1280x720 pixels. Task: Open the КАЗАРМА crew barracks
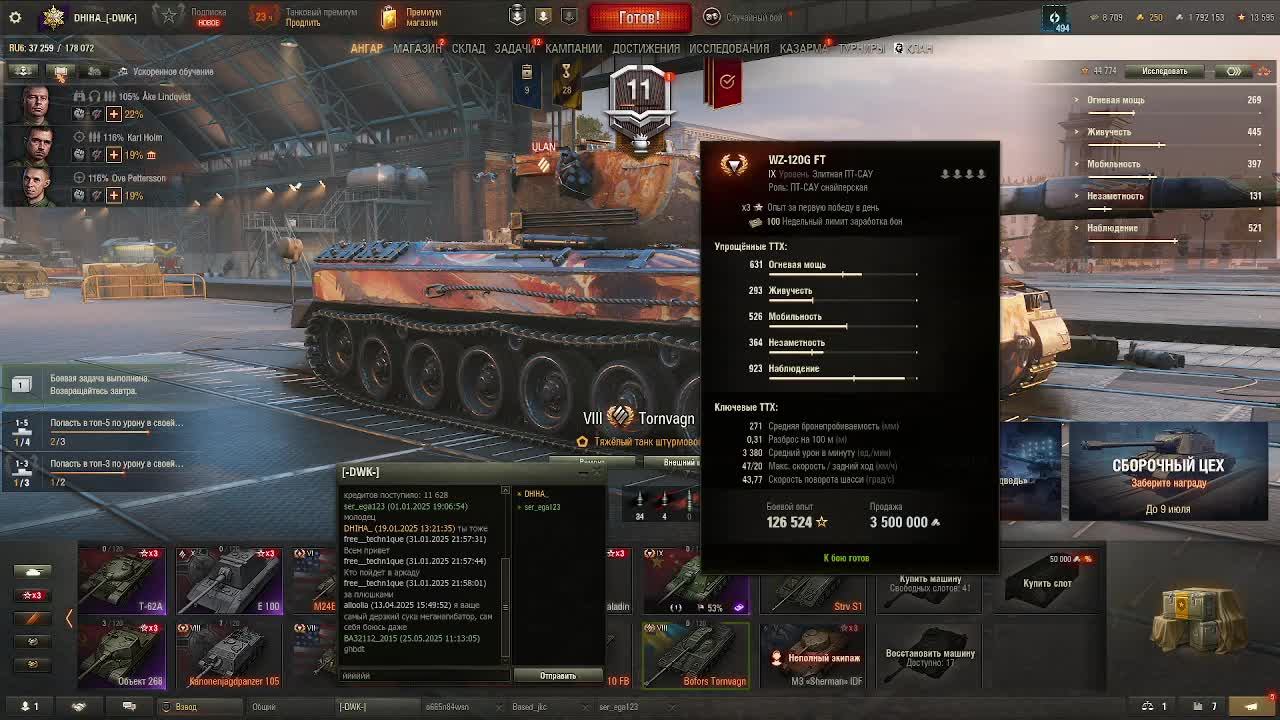(803, 48)
